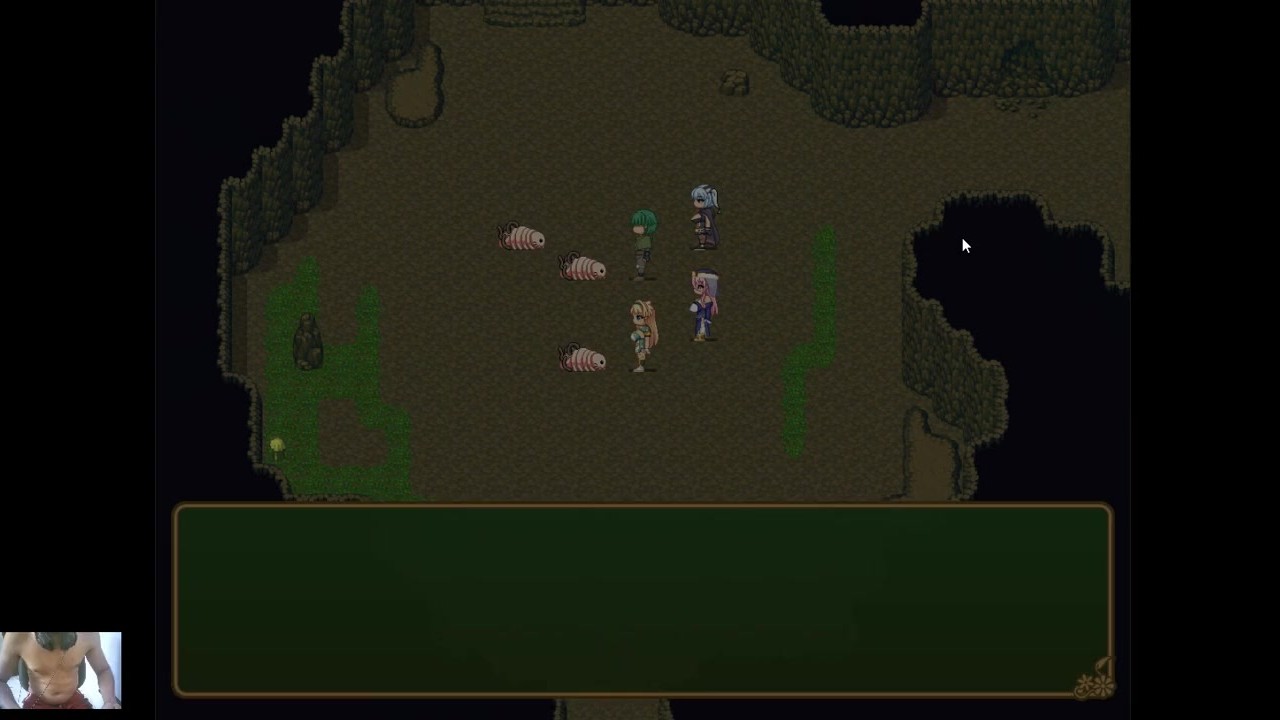Image resolution: width=1280 pixels, height=720 pixels.
Task: Advance the empty green dialogue box
Action: tap(642, 599)
